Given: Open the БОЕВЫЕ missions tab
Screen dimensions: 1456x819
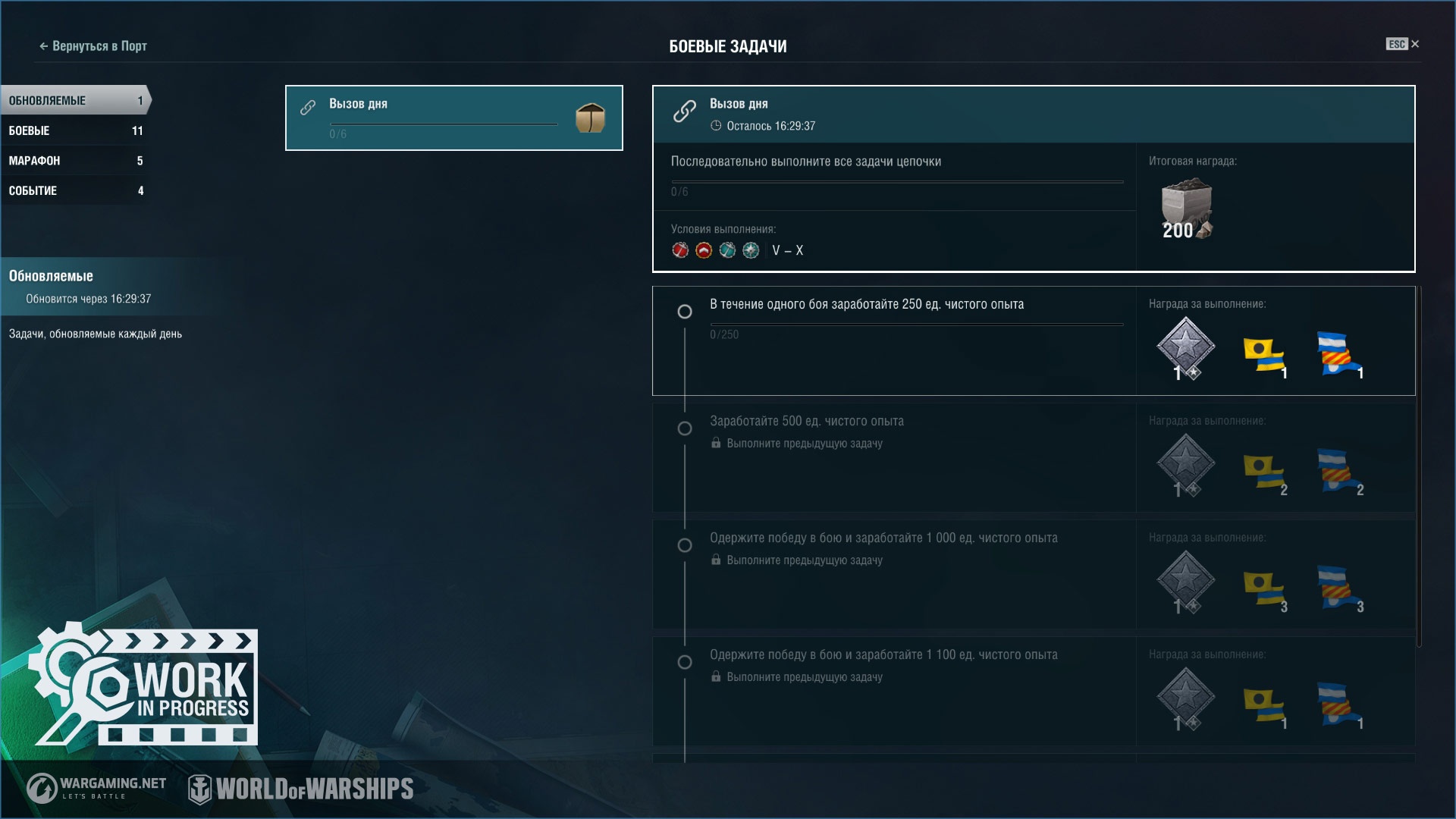Looking at the screenshot, I should (74, 130).
